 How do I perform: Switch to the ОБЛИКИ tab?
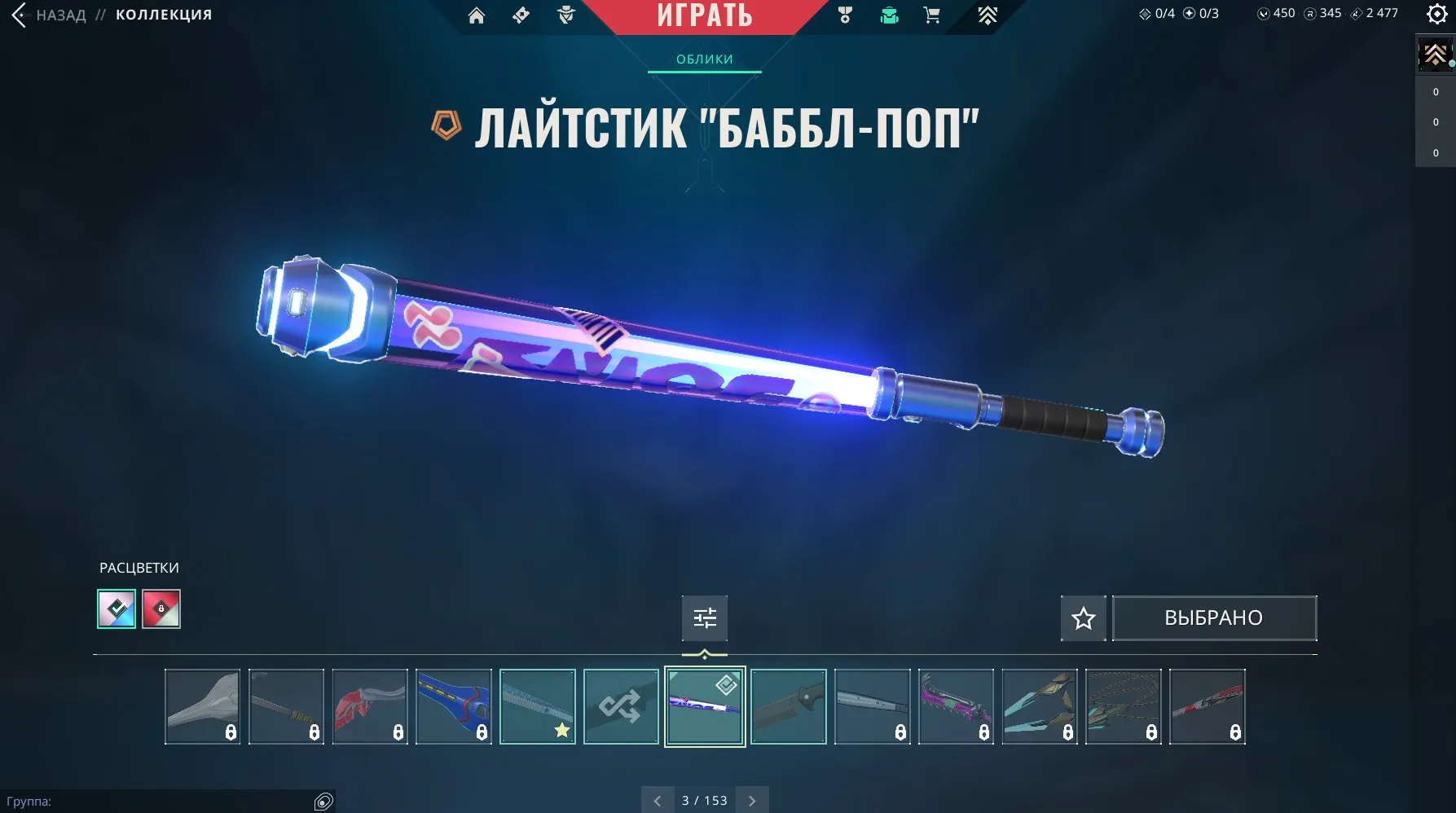(704, 58)
